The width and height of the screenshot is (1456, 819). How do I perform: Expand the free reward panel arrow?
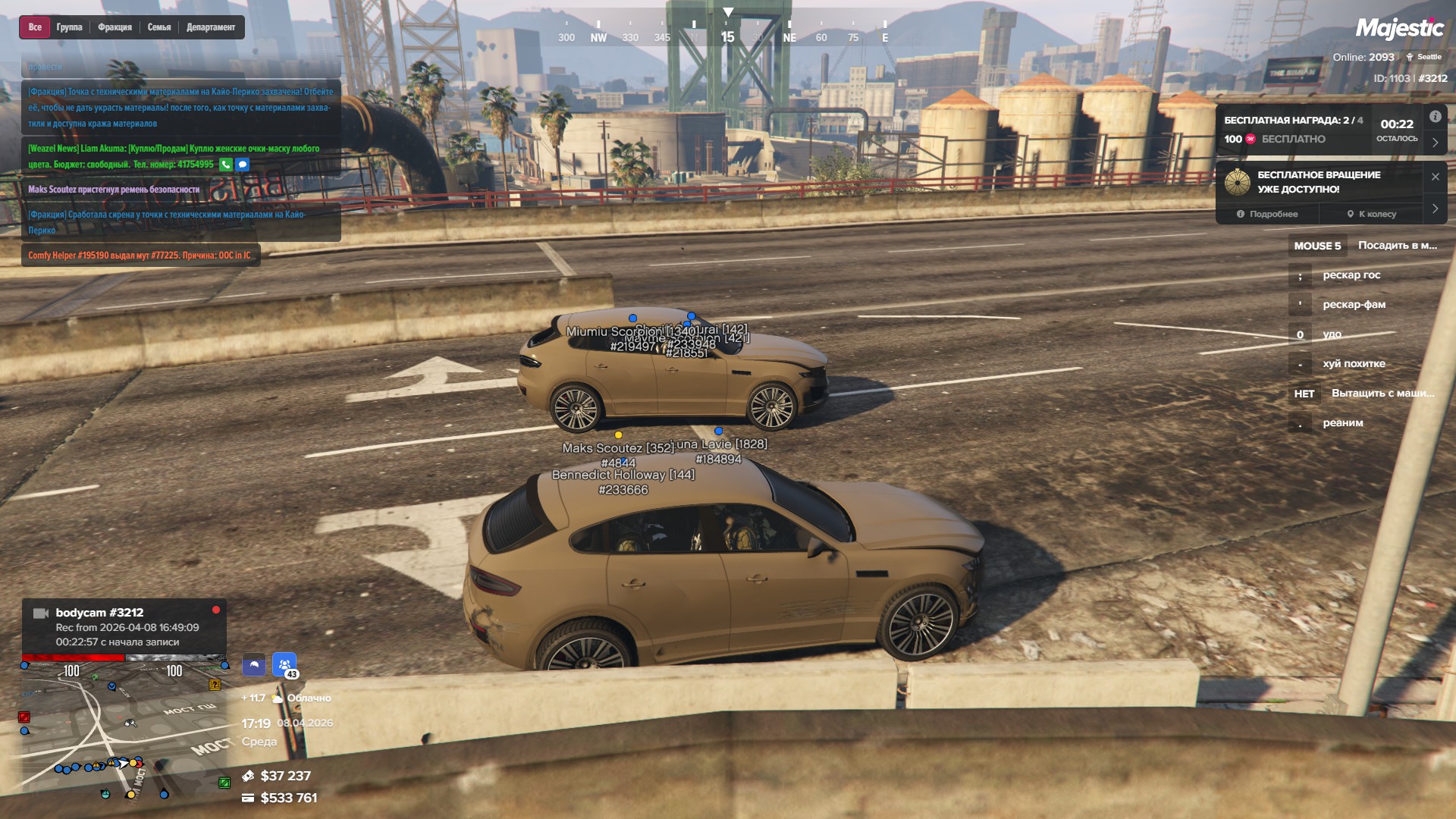1435,143
